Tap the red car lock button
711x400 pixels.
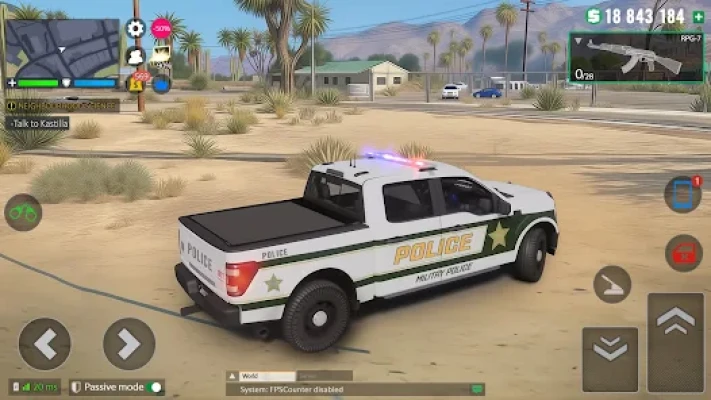(683, 253)
